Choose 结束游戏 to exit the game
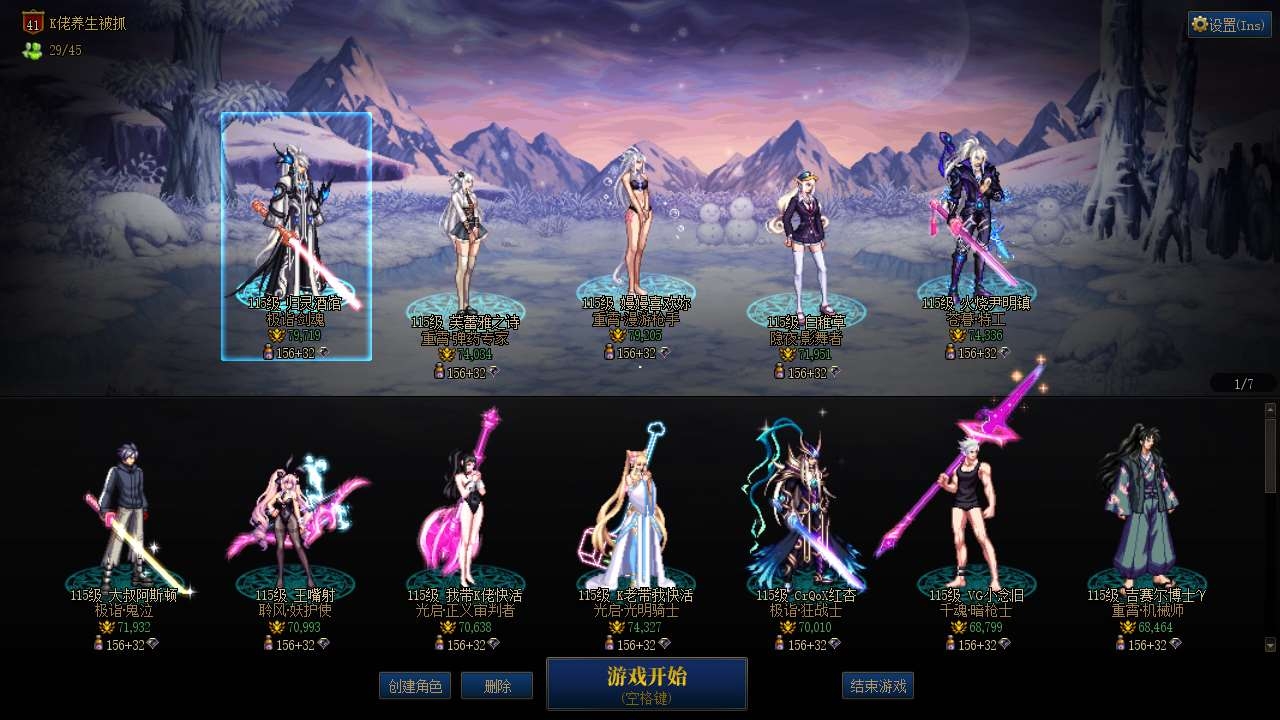 877,686
